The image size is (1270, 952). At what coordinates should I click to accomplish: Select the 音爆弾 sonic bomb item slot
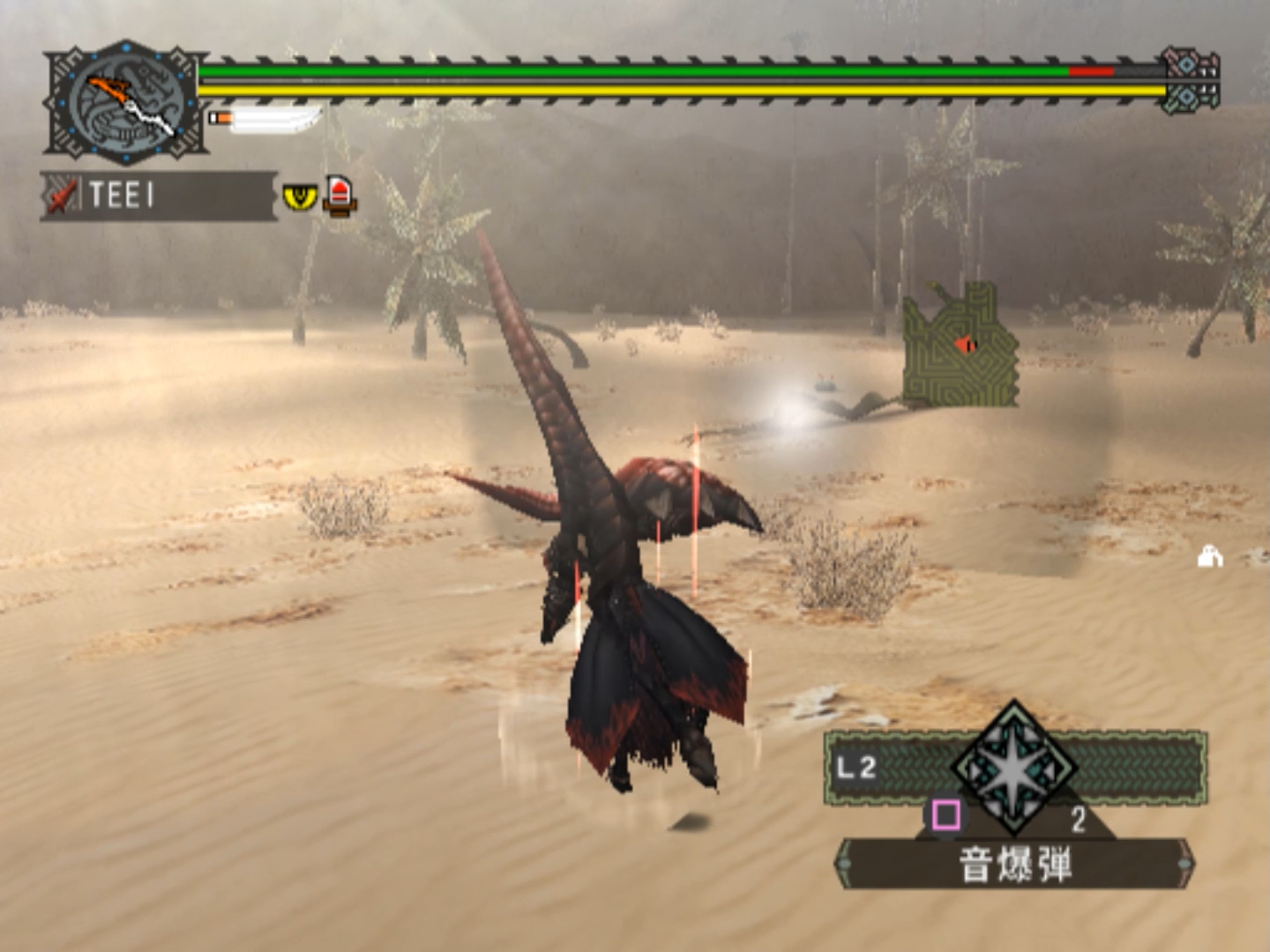[1014, 769]
